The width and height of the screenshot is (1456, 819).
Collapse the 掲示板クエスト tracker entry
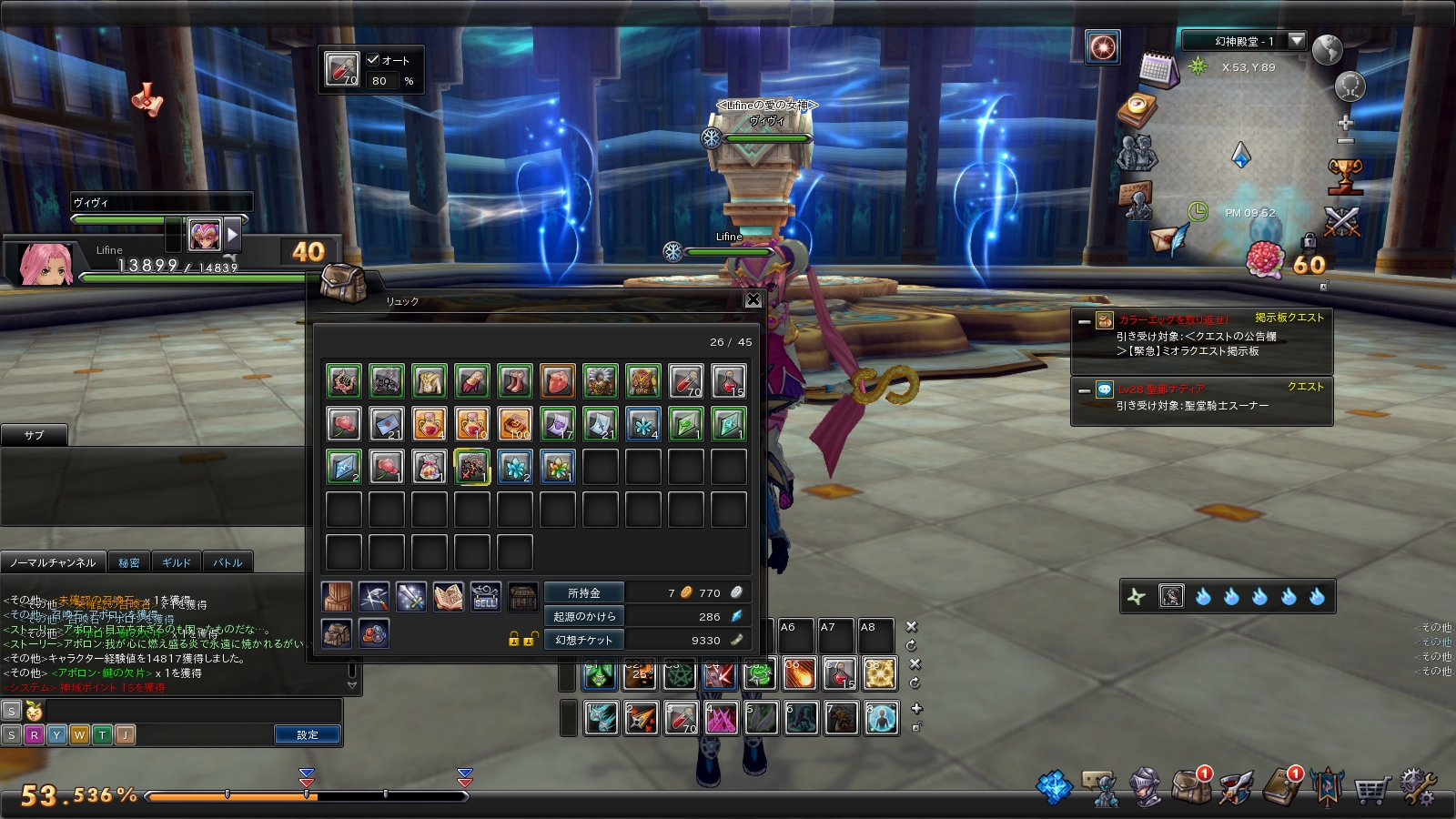[x=1084, y=321]
